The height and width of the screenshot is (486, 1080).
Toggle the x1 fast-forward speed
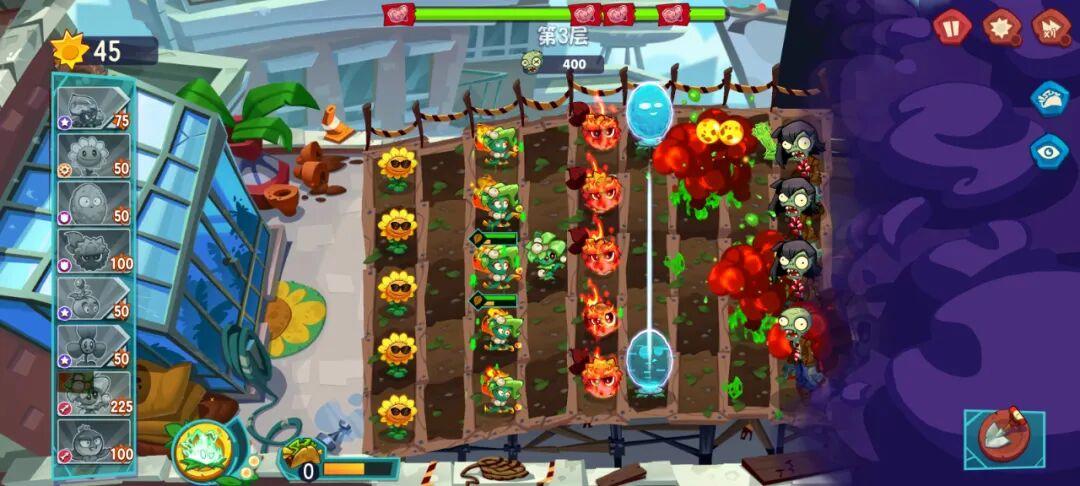click(x=1051, y=27)
